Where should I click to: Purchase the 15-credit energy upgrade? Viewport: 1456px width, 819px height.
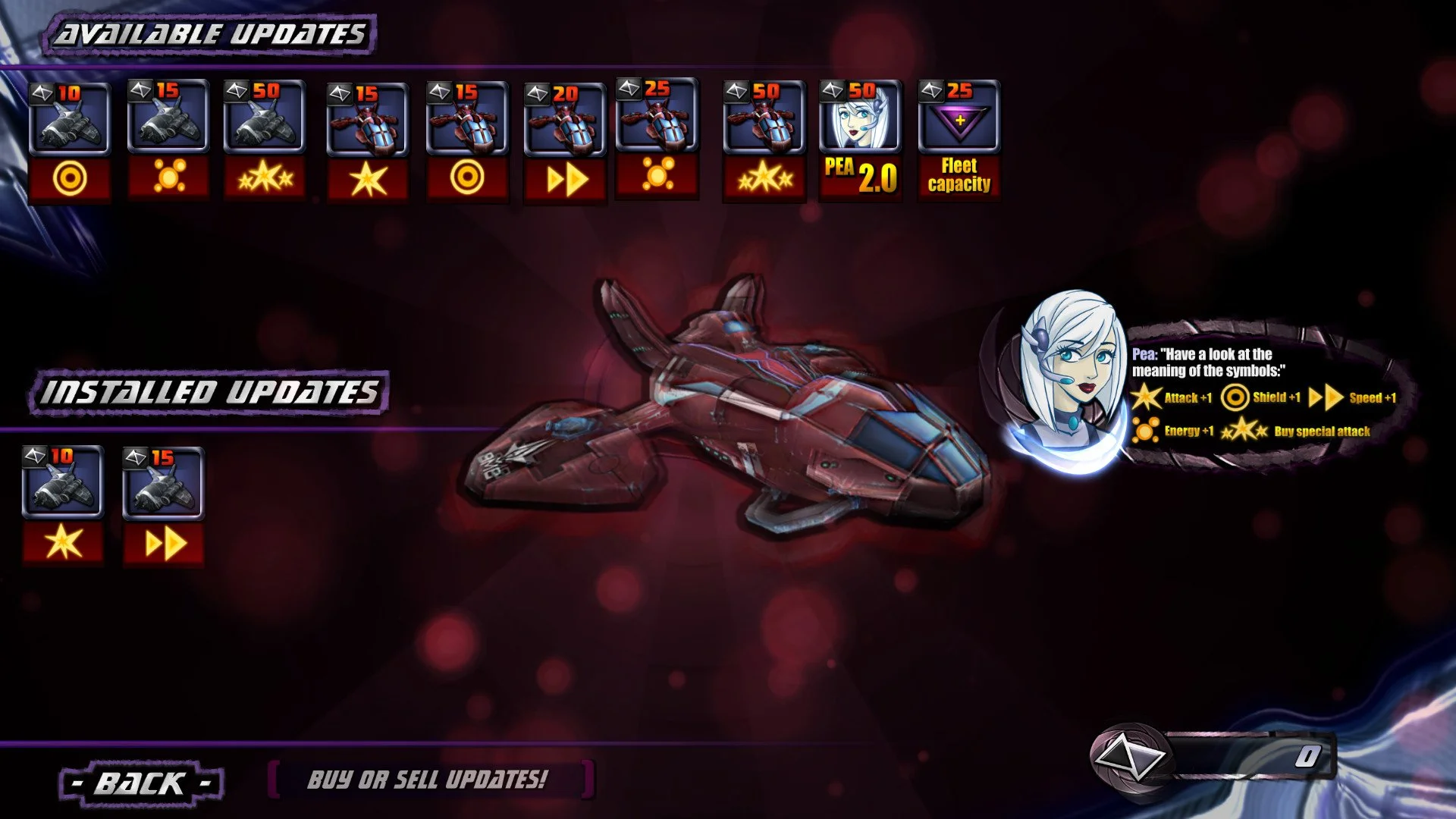pos(167,140)
